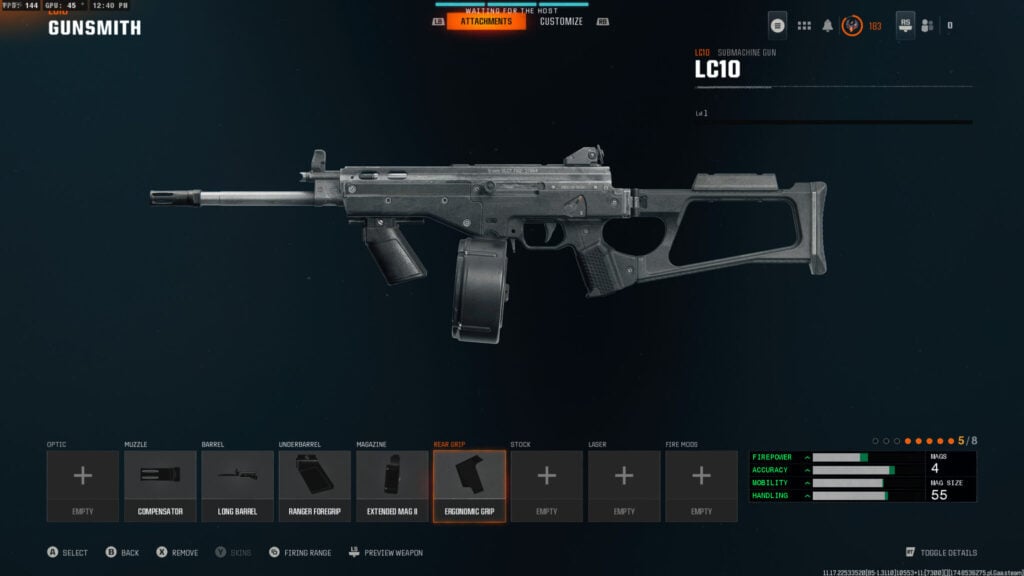This screenshot has height=576, width=1024.
Task: Open the player emblem profile icon
Action: tap(852, 25)
